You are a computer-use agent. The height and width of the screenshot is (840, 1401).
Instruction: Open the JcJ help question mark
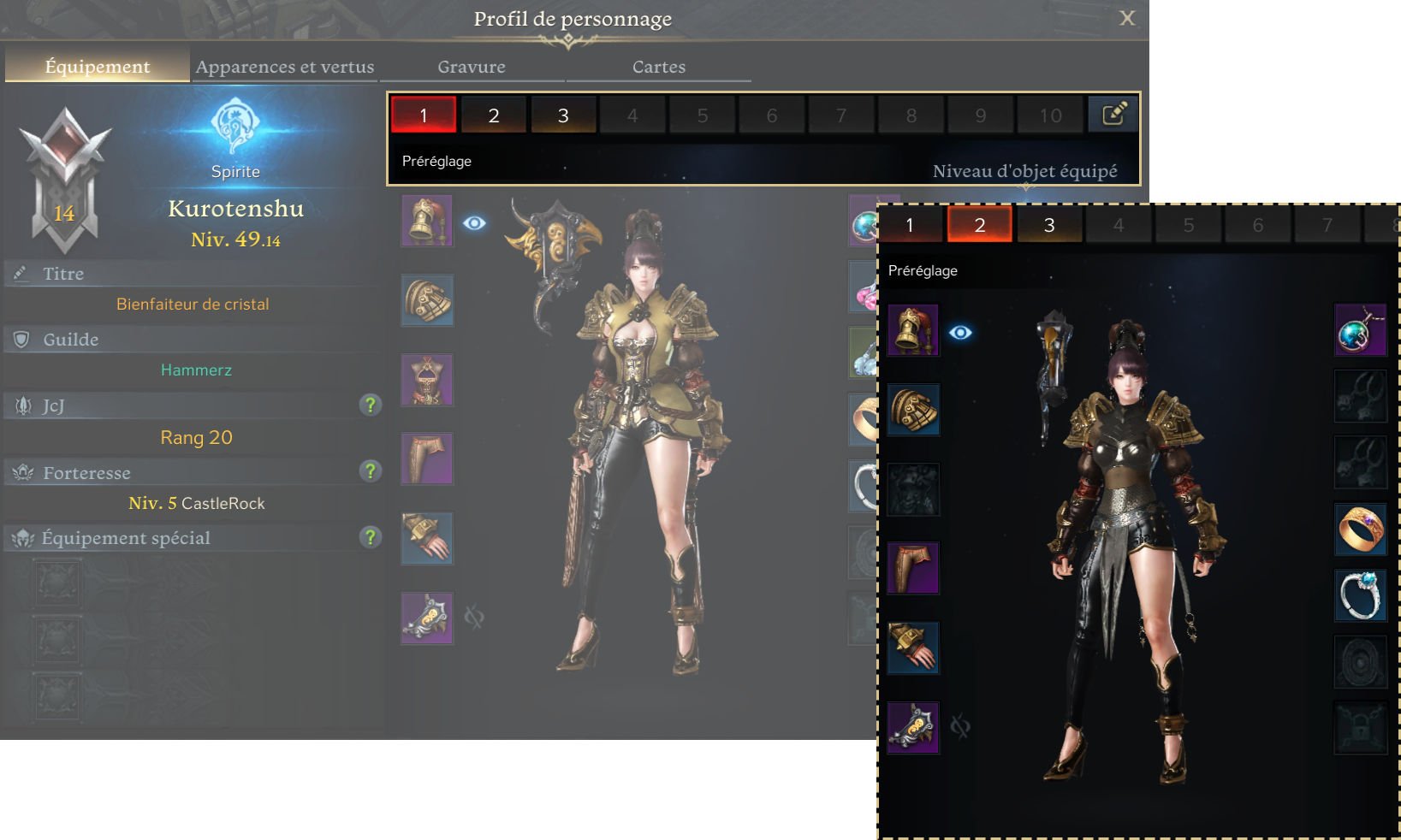tap(370, 405)
